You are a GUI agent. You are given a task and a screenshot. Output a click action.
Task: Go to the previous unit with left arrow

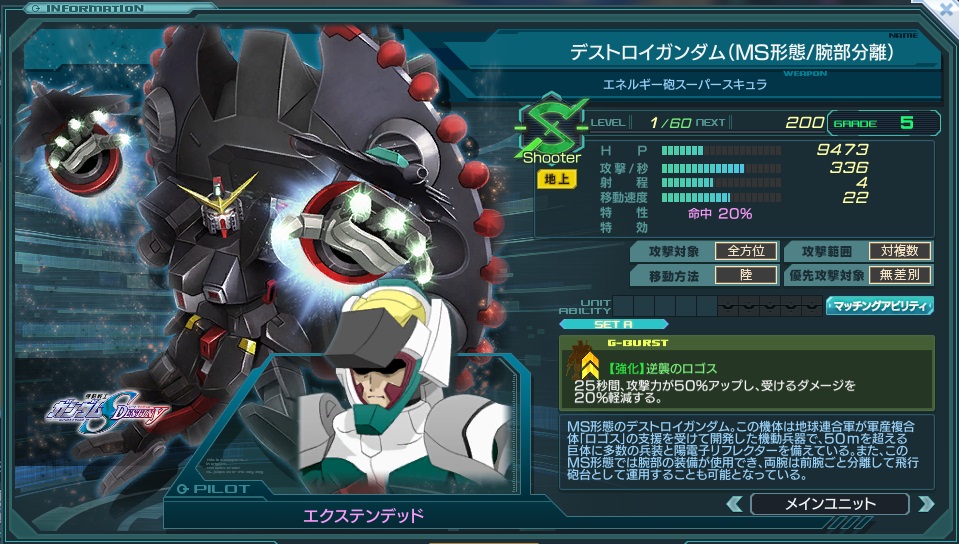[x=734, y=504]
